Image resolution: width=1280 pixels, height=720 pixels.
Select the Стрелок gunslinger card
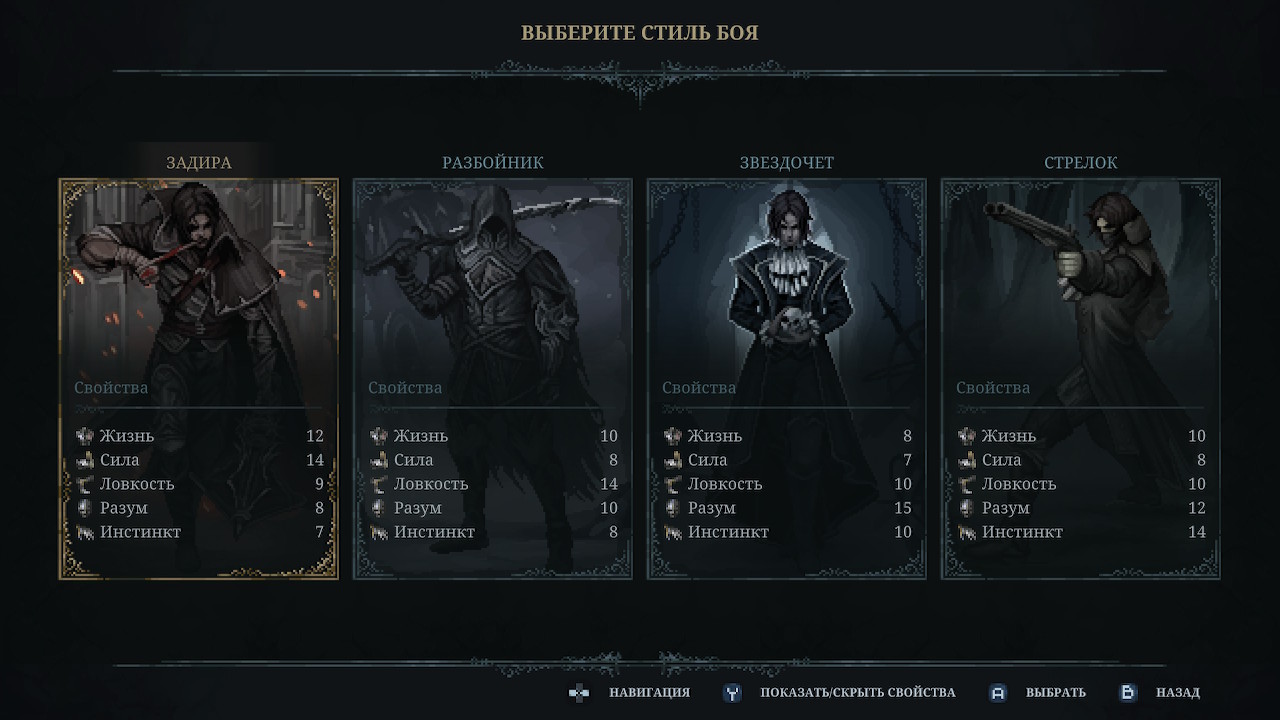pos(1081,379)
